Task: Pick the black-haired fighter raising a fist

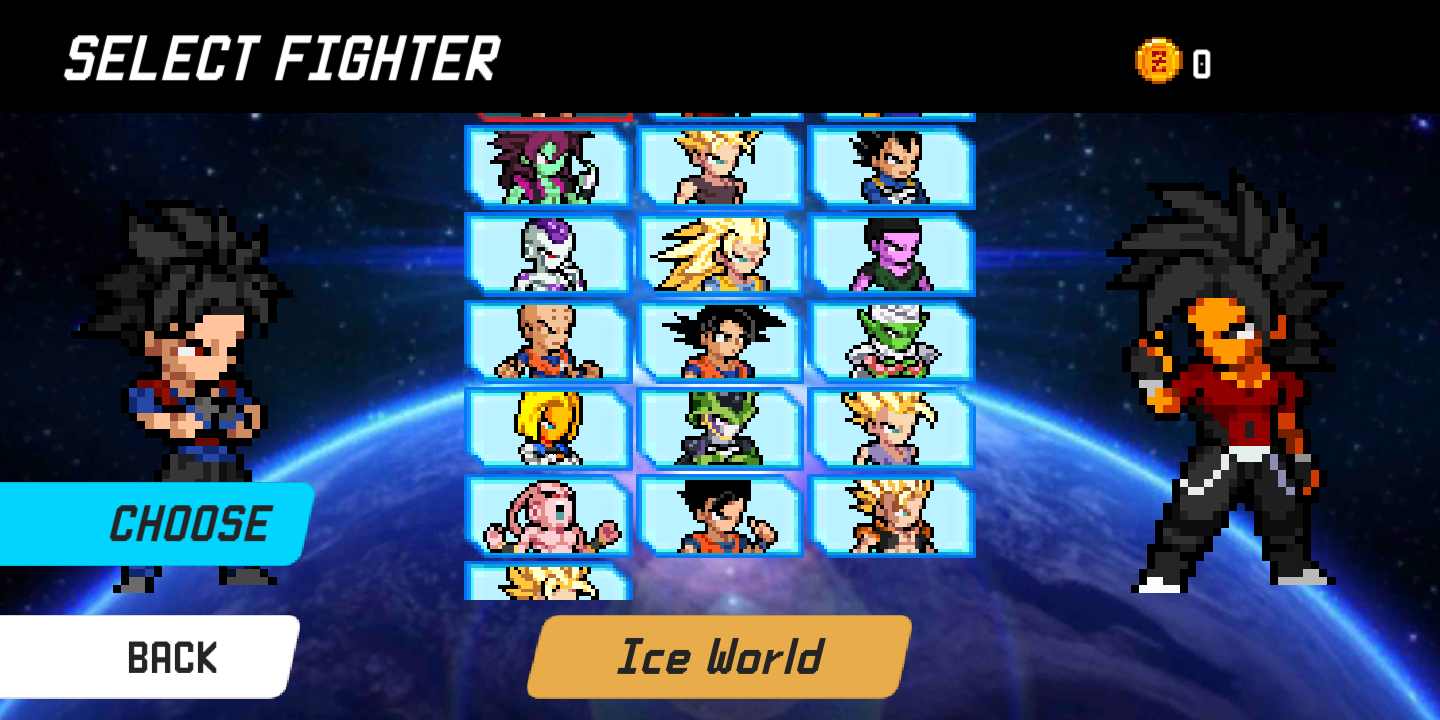Action: click(x=720, y=515)
